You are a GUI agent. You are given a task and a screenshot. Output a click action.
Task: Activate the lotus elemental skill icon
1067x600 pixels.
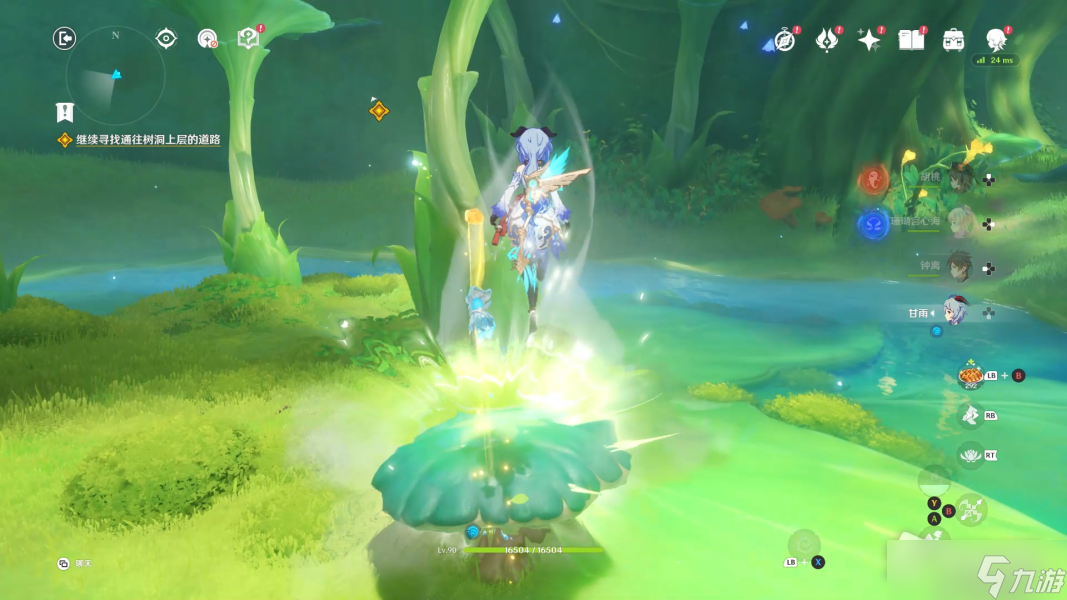969,454
